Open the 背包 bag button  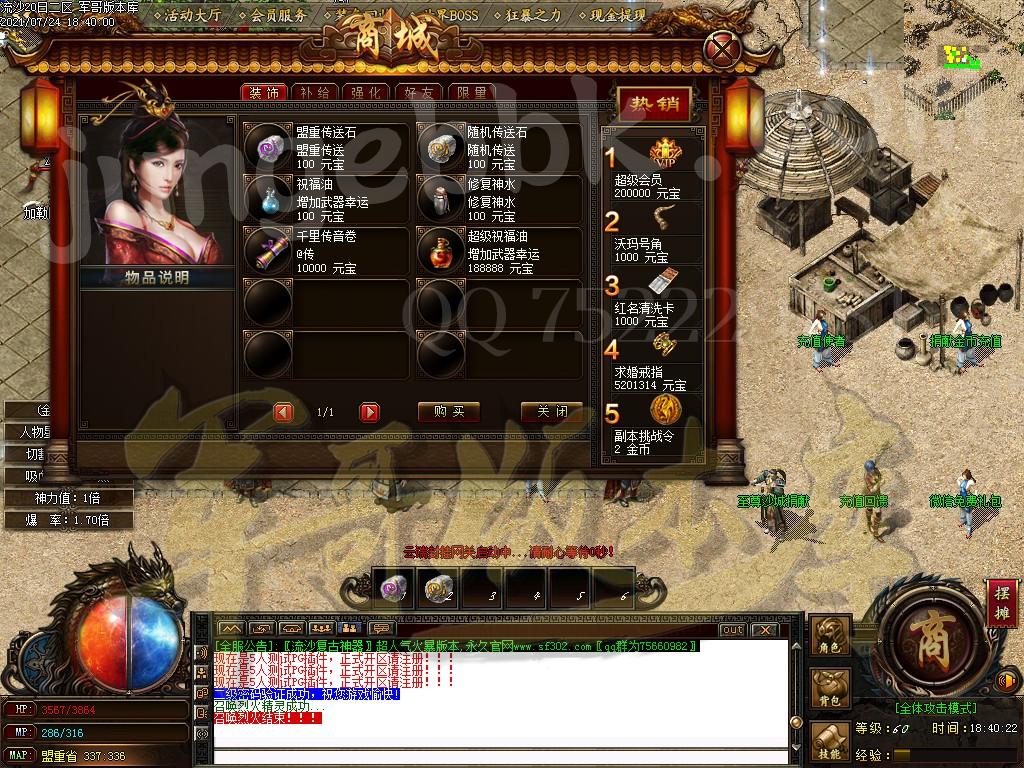point(831,690)
